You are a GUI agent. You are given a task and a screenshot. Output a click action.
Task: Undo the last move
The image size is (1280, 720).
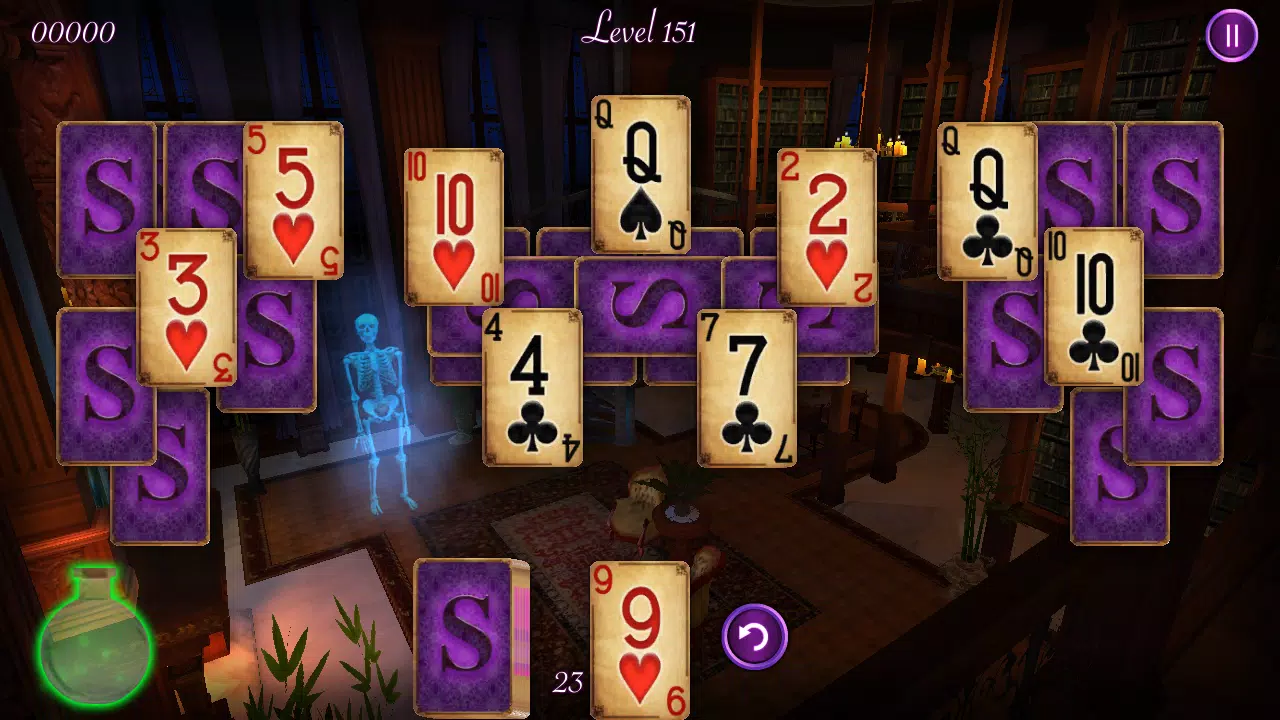(x=753, y=637)
